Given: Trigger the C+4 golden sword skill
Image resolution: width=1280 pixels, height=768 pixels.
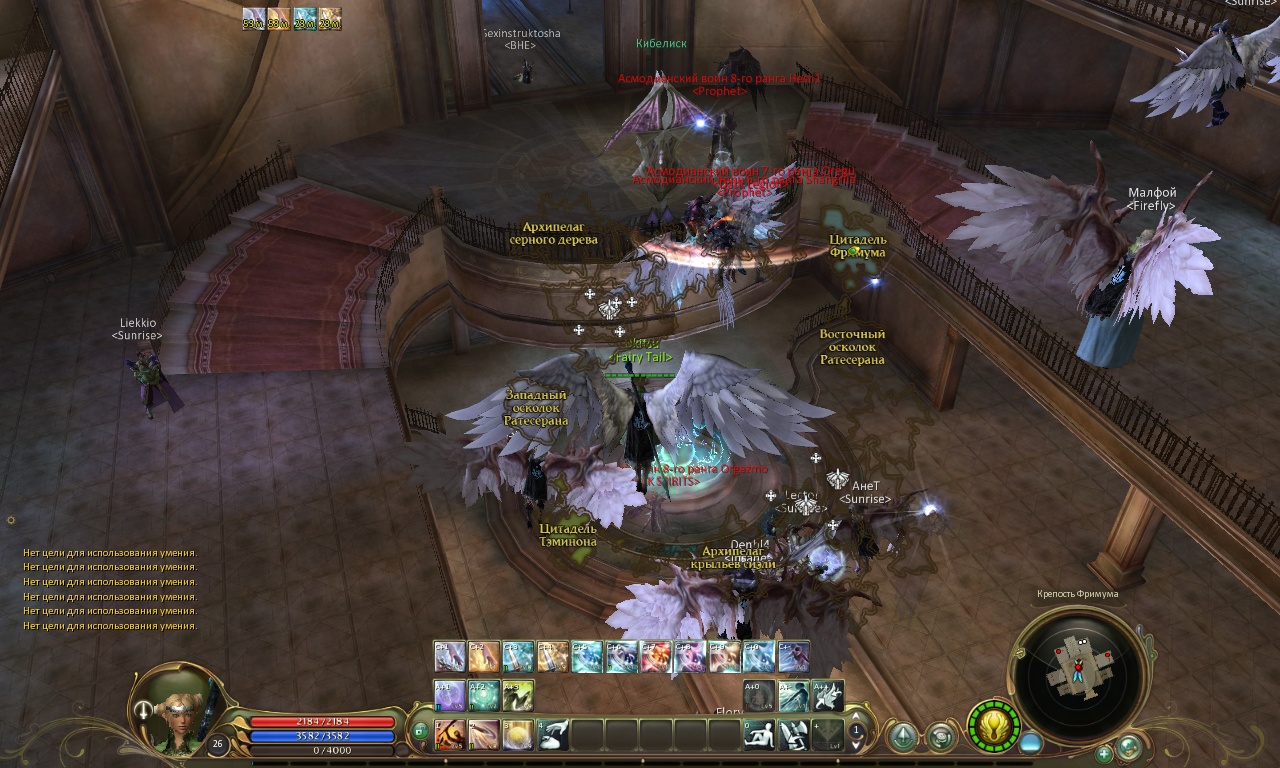Looking at the screenshot, I should 552,656.
